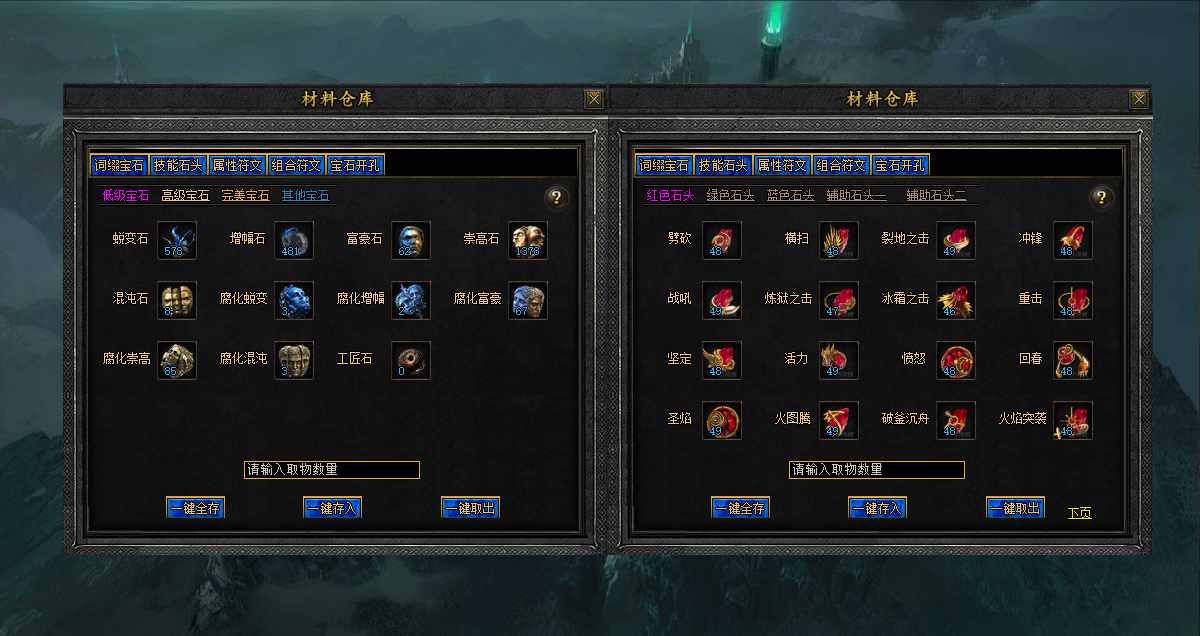Image resolution: width=1200 pixels, height=636 pixels.
Task: Click the 工匠石 slot
Action: click(410, 361)
